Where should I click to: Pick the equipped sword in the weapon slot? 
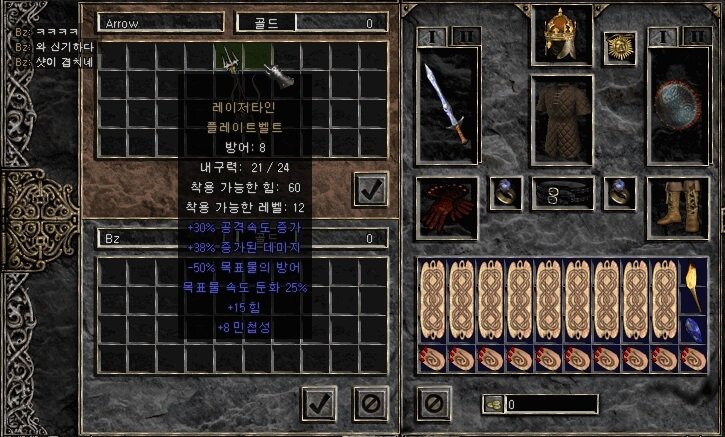coord(445,101)
